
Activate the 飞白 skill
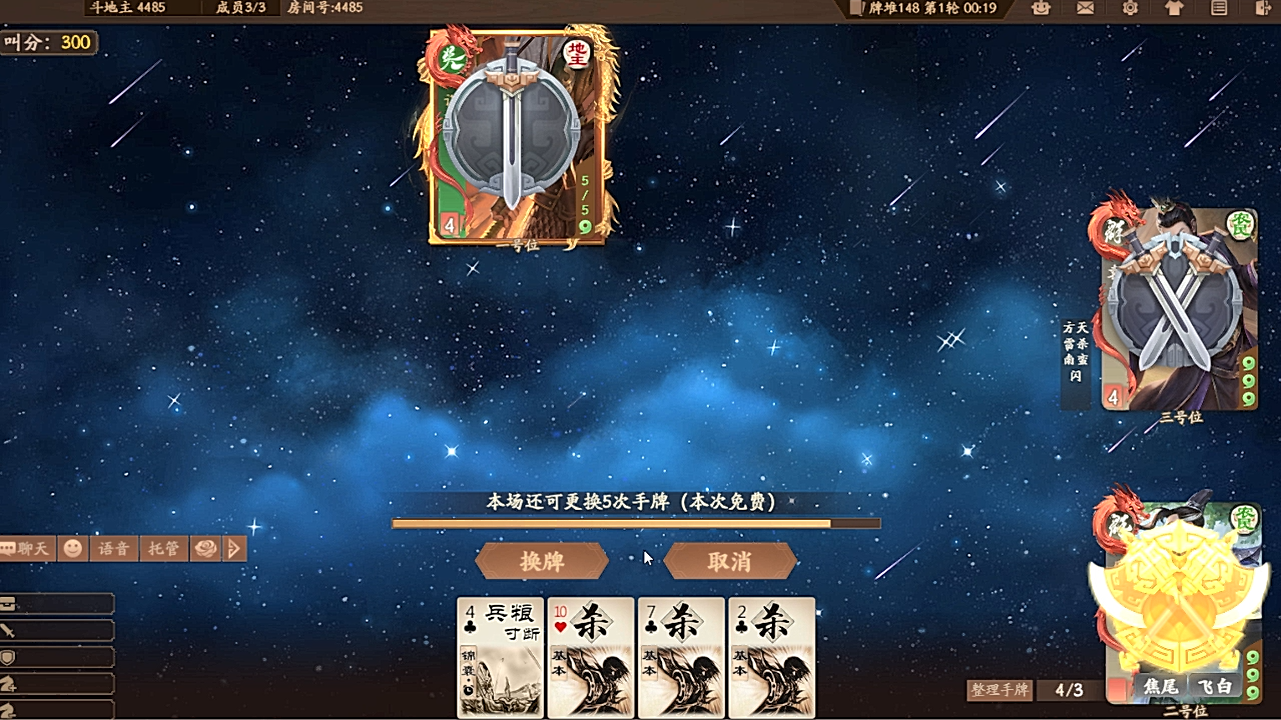click(x=1214, y=688)
